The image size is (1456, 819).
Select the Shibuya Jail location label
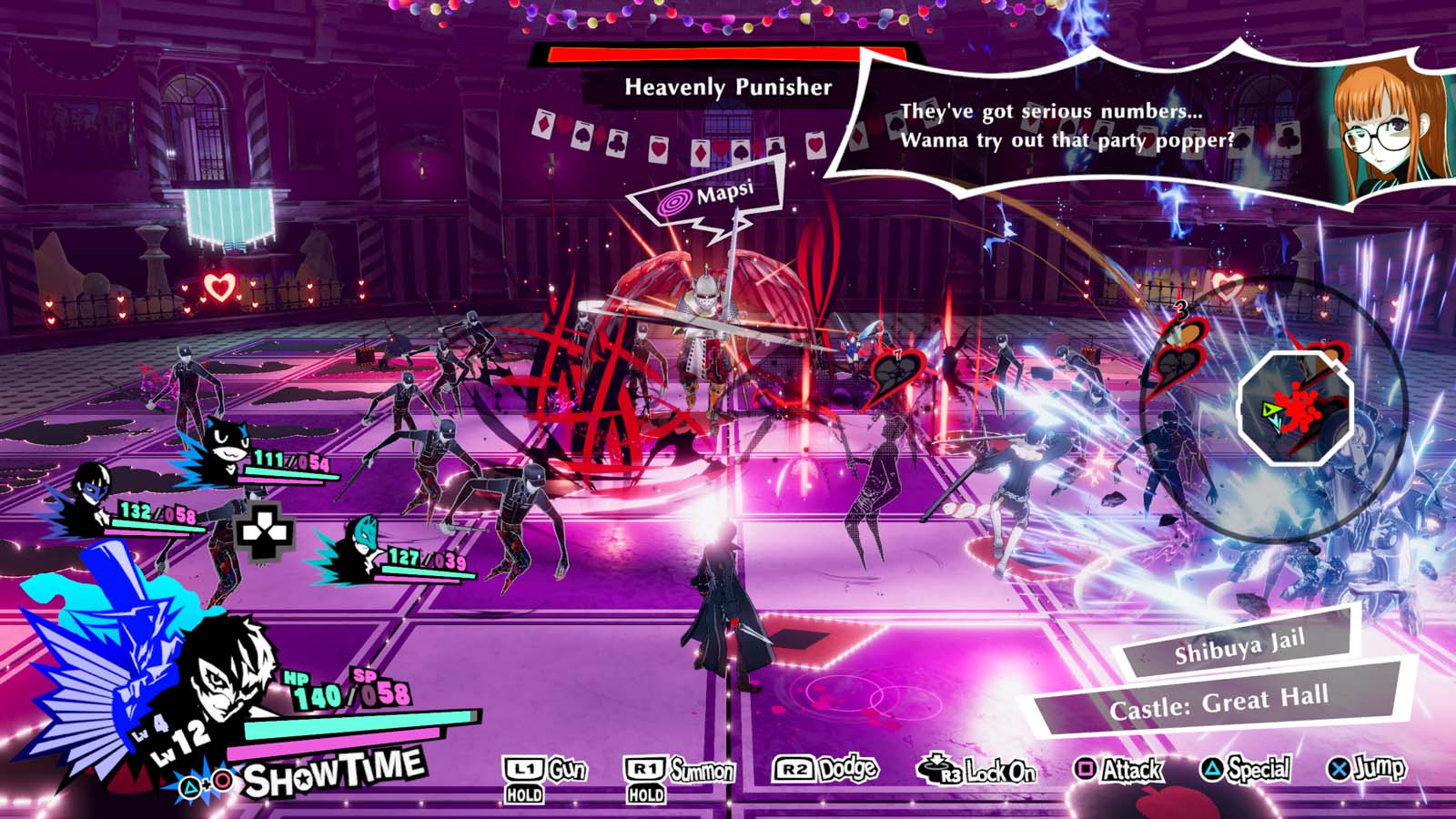pos(1241,649)
